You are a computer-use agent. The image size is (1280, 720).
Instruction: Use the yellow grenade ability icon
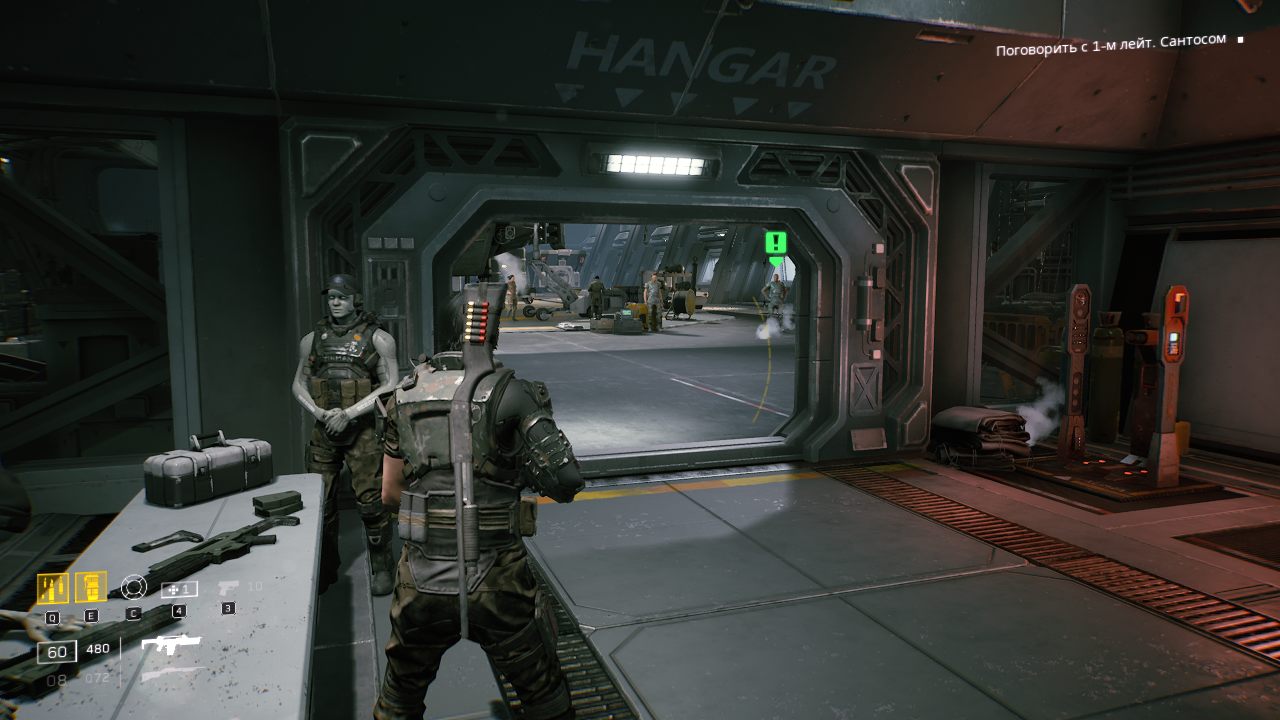(x=91, y=587)
